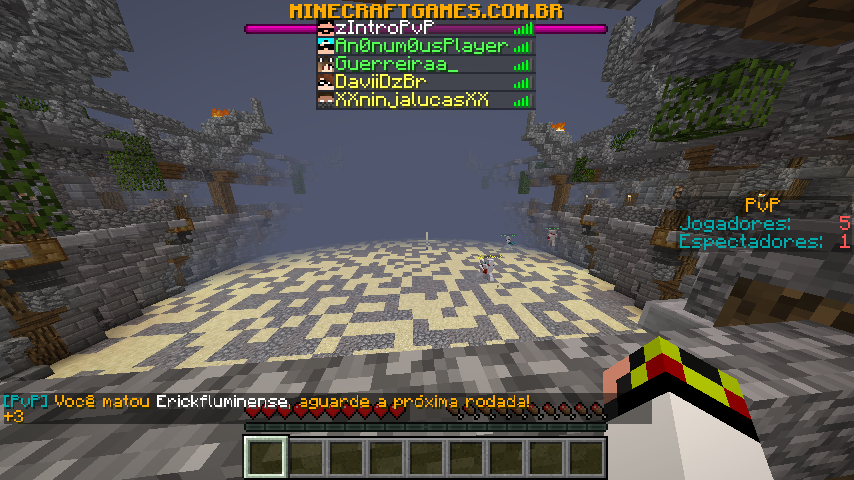Pick XXninjalucasXX in the player list
Screen dimensions: 854x480
(425, 100)
